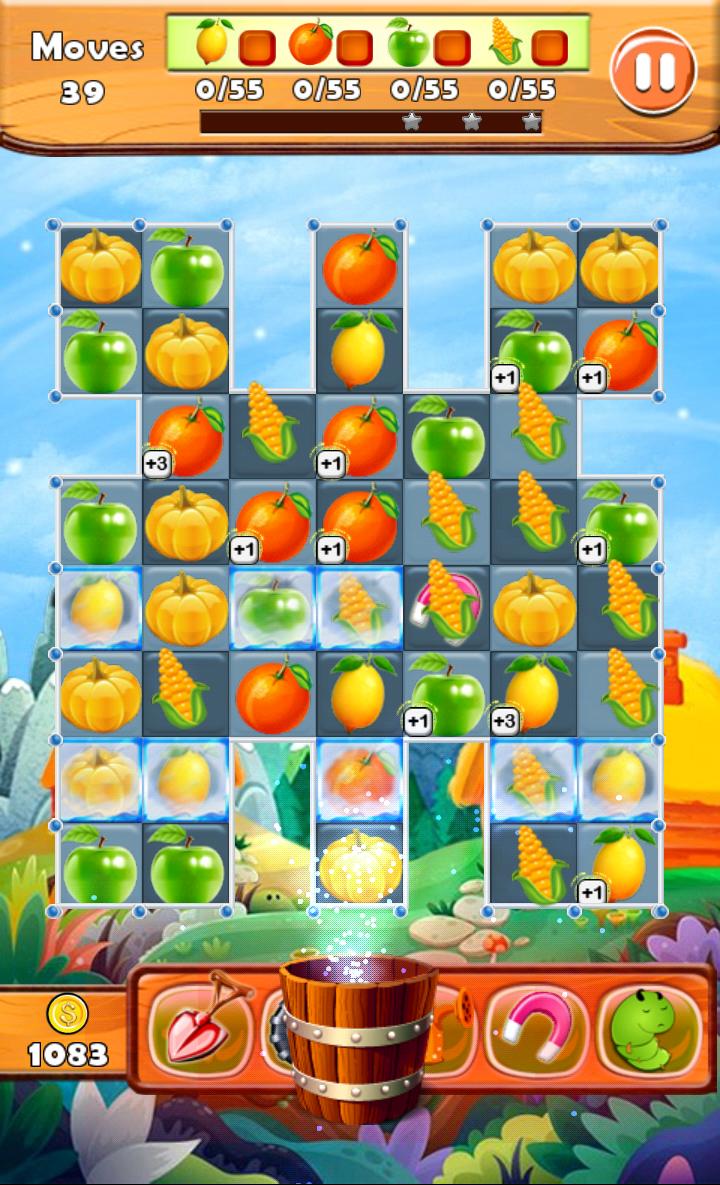Select the orange tile with +3 badge
Image resolution: width=720 pixels, height=1185 pixels.
(x=186, y=437)
